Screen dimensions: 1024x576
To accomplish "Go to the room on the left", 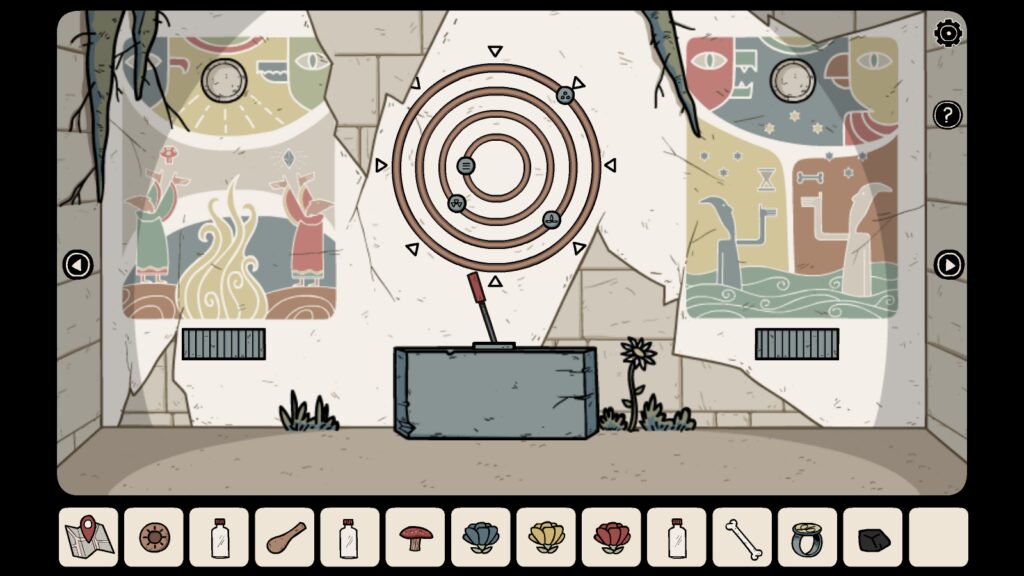I will coord(77,265).
